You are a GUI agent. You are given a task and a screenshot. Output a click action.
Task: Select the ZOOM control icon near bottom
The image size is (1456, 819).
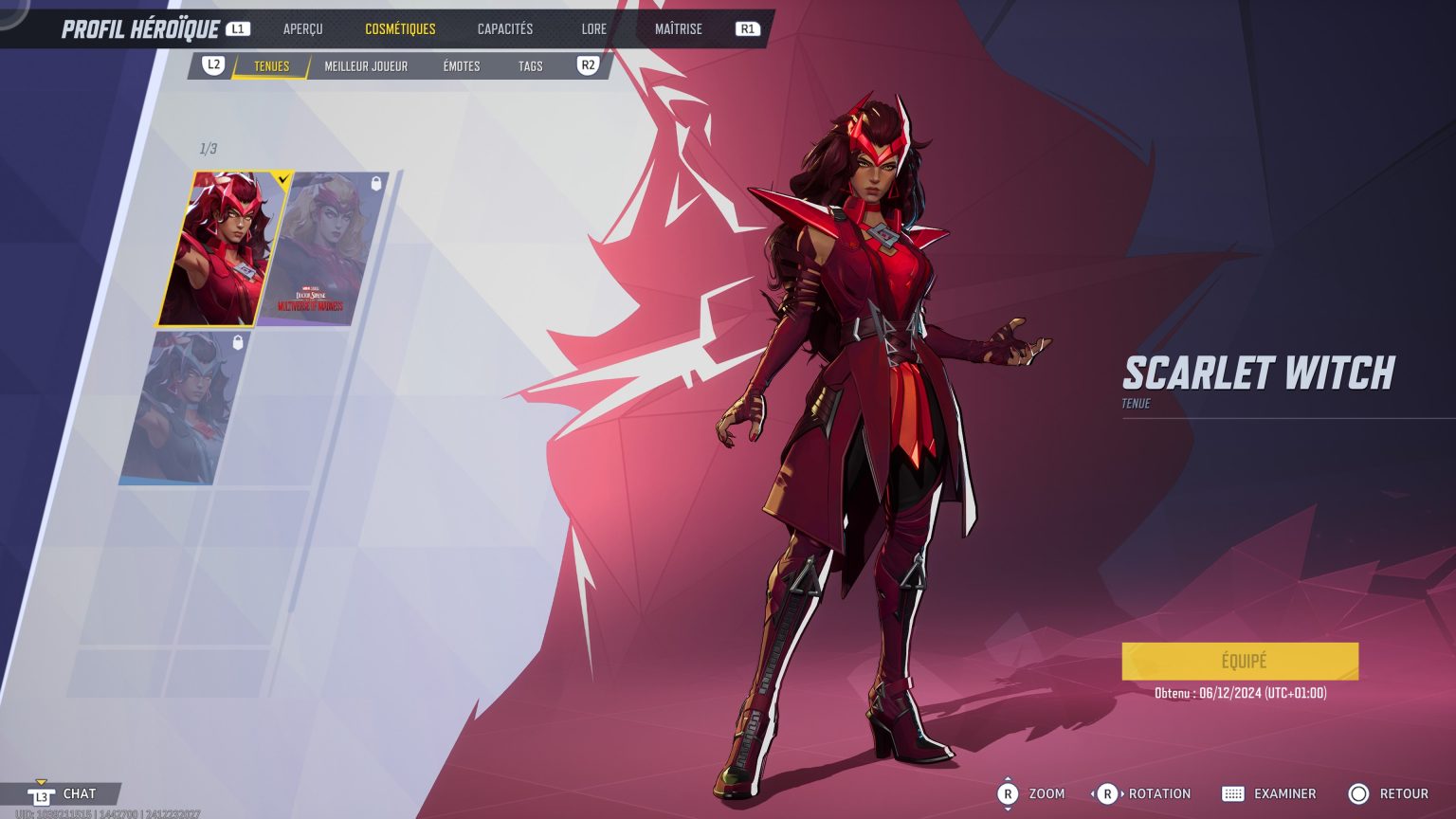(x=1010, y=793)
